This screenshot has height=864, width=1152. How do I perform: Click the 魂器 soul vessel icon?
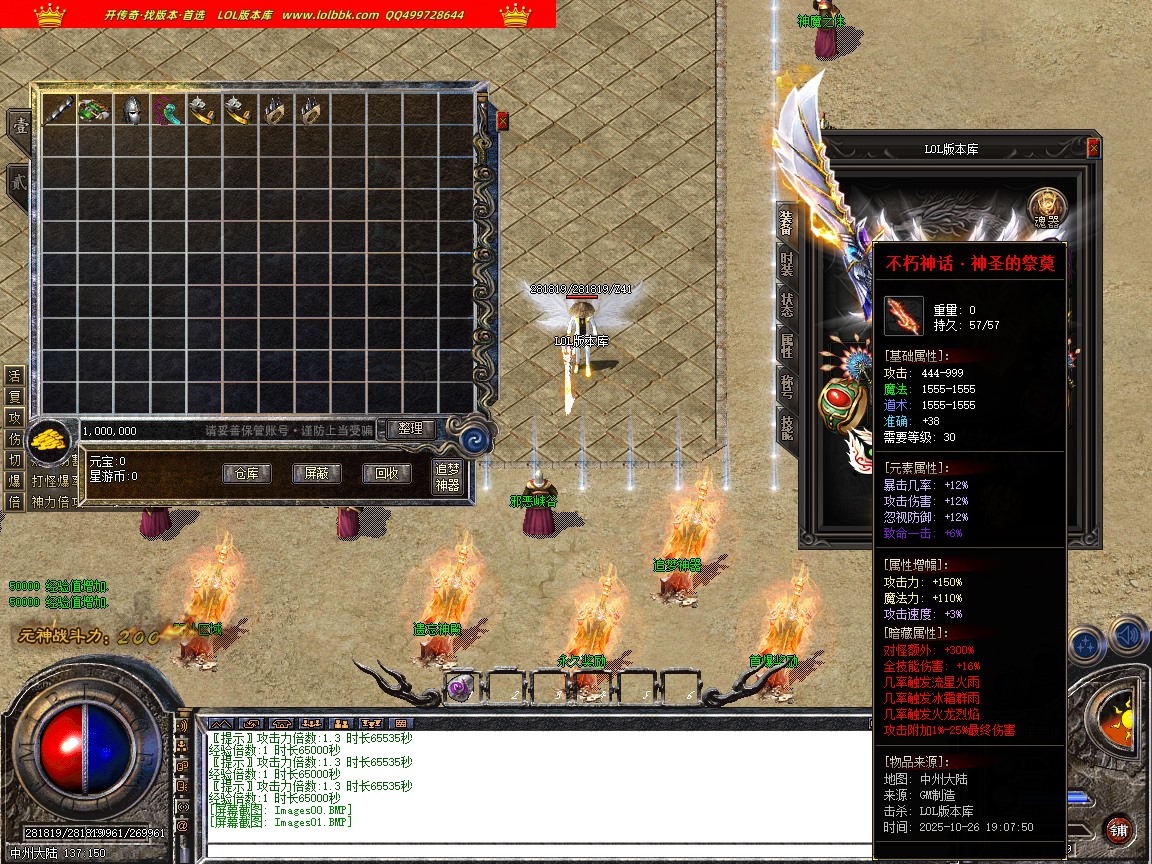1048,208
